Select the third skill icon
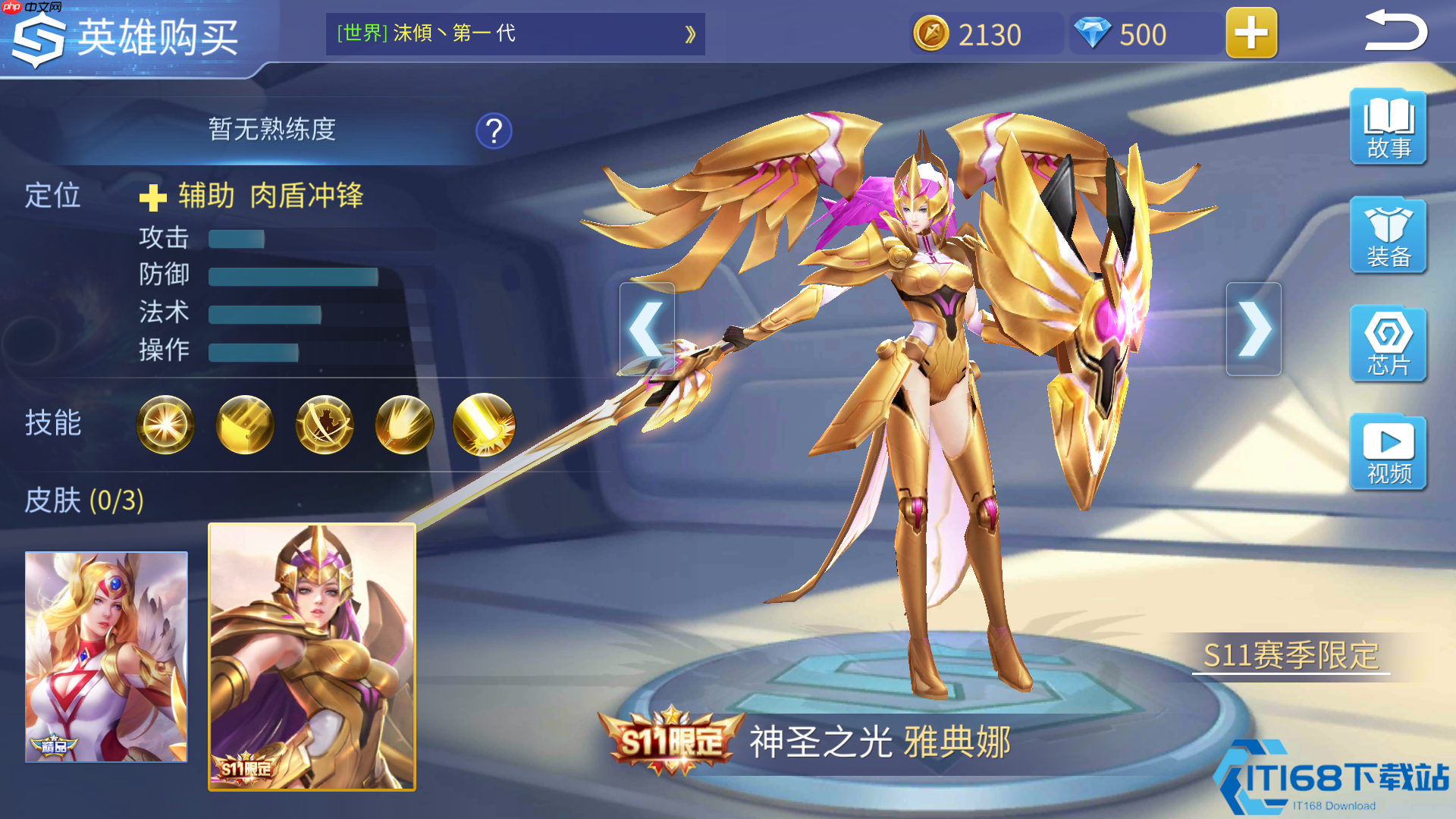This screenshot has height=819, width=1456. click(x=324, y=425)
